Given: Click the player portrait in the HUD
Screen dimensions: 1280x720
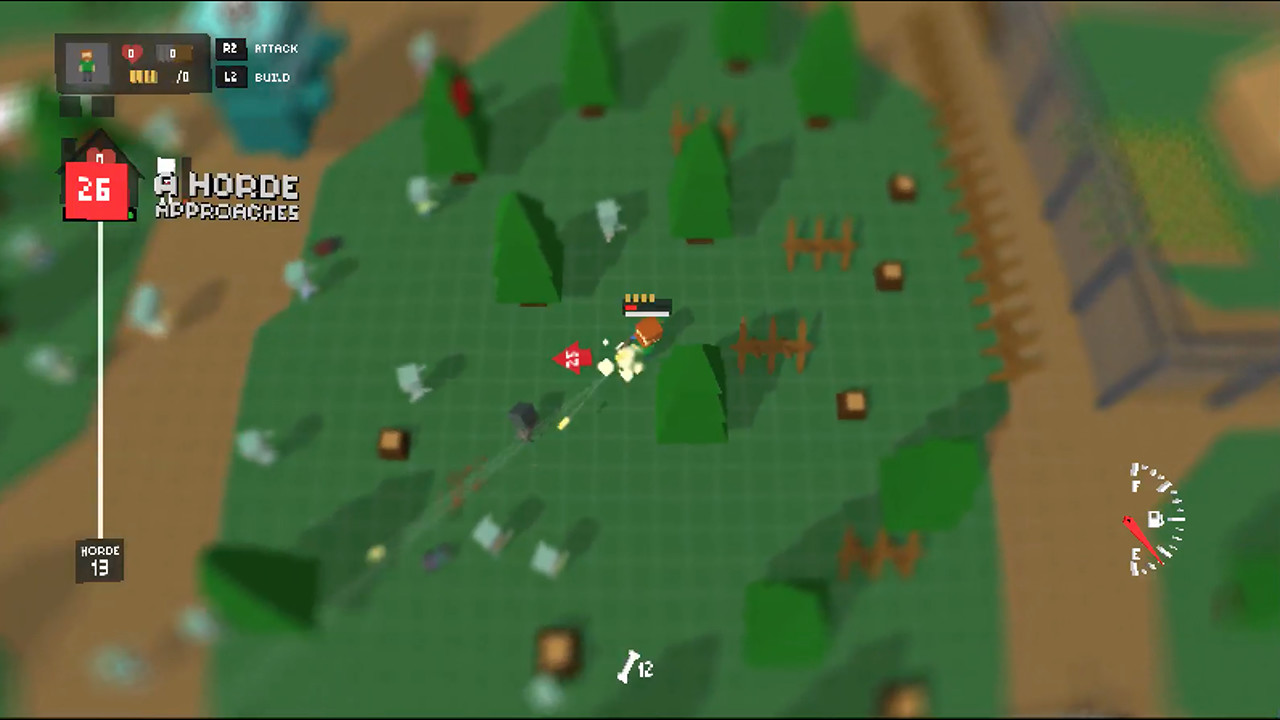Looking at the screenshot, I should [86, 62].
